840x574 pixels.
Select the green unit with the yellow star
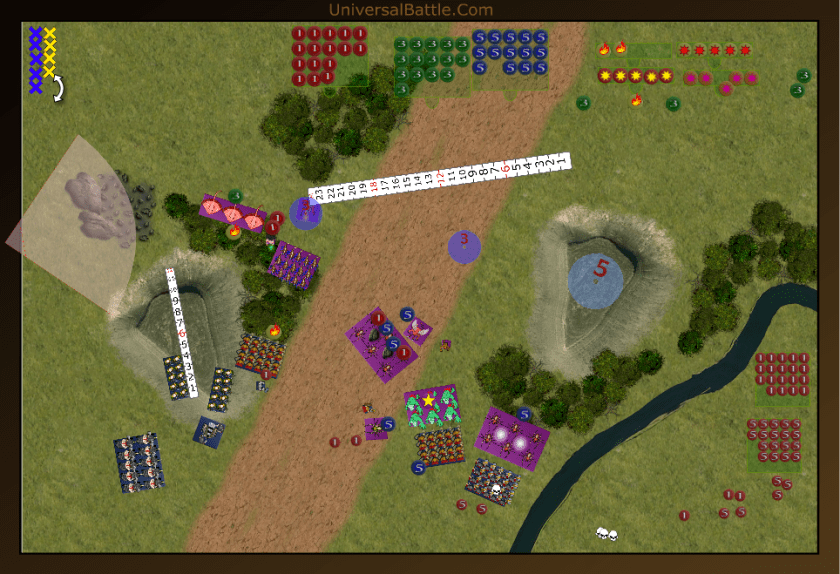coord(432,404)
